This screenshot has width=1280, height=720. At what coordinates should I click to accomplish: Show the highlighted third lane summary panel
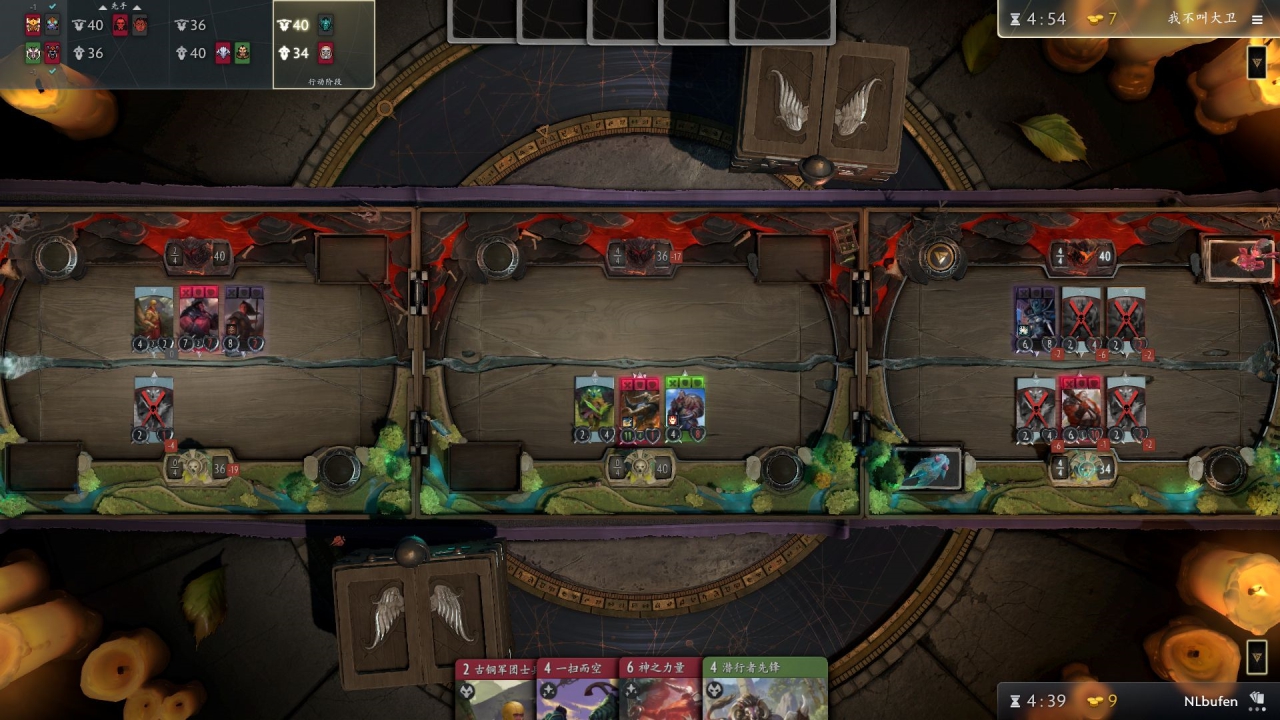click(323, 43)
